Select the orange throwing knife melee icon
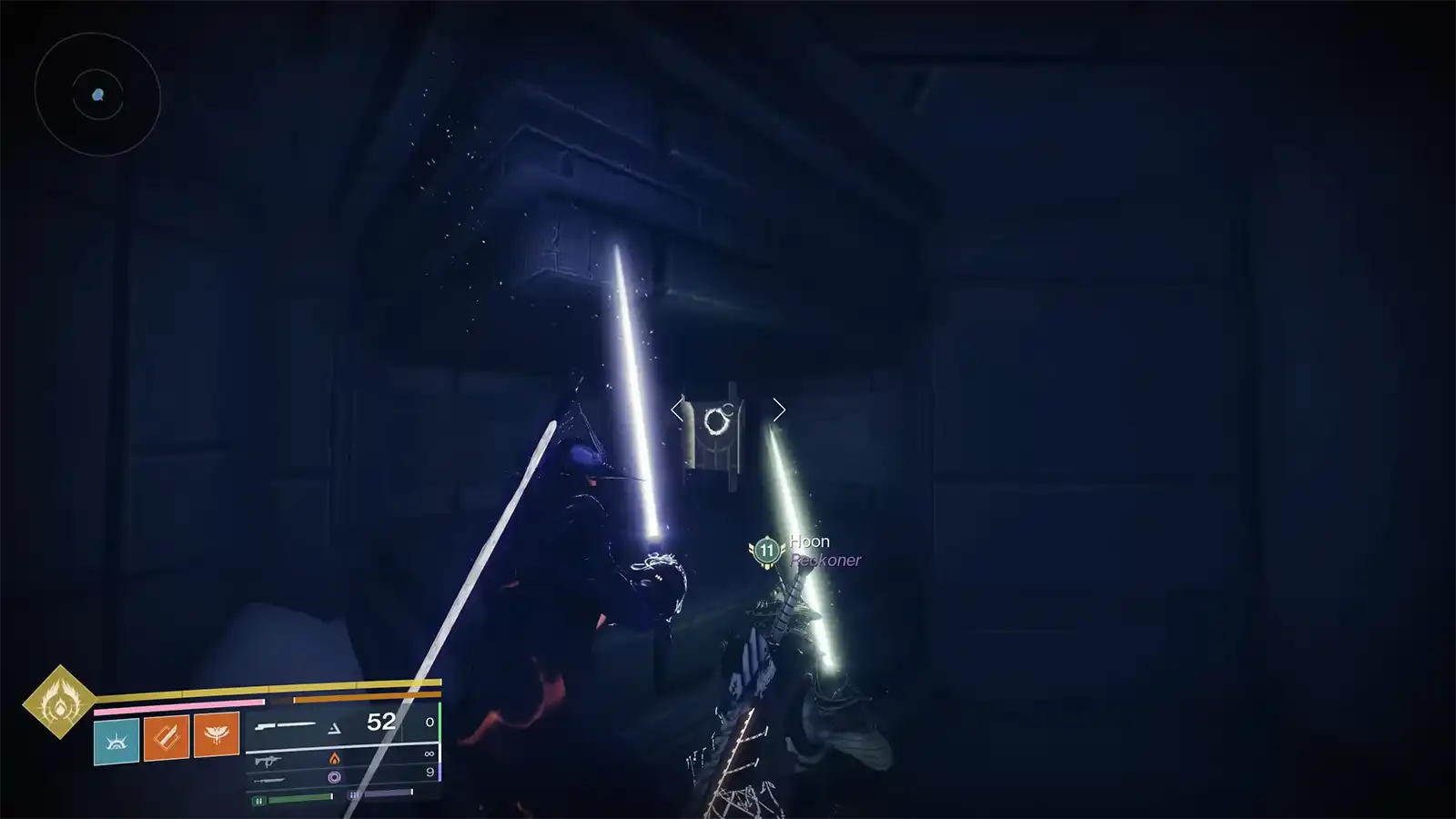1456x819 pixels. pos(167,737)
